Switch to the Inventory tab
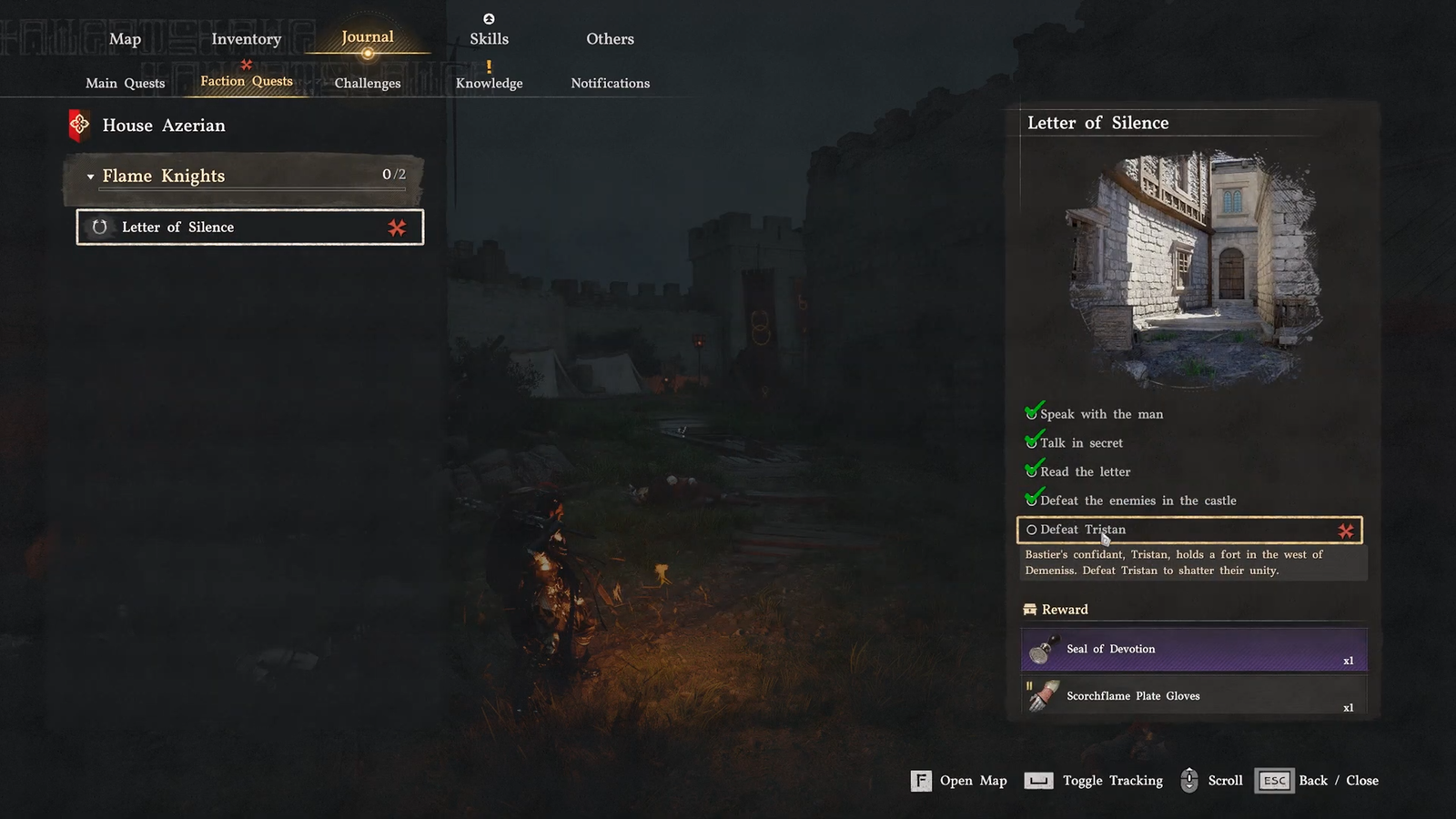Screen dimensions: 1456x819 coord(246,39)
